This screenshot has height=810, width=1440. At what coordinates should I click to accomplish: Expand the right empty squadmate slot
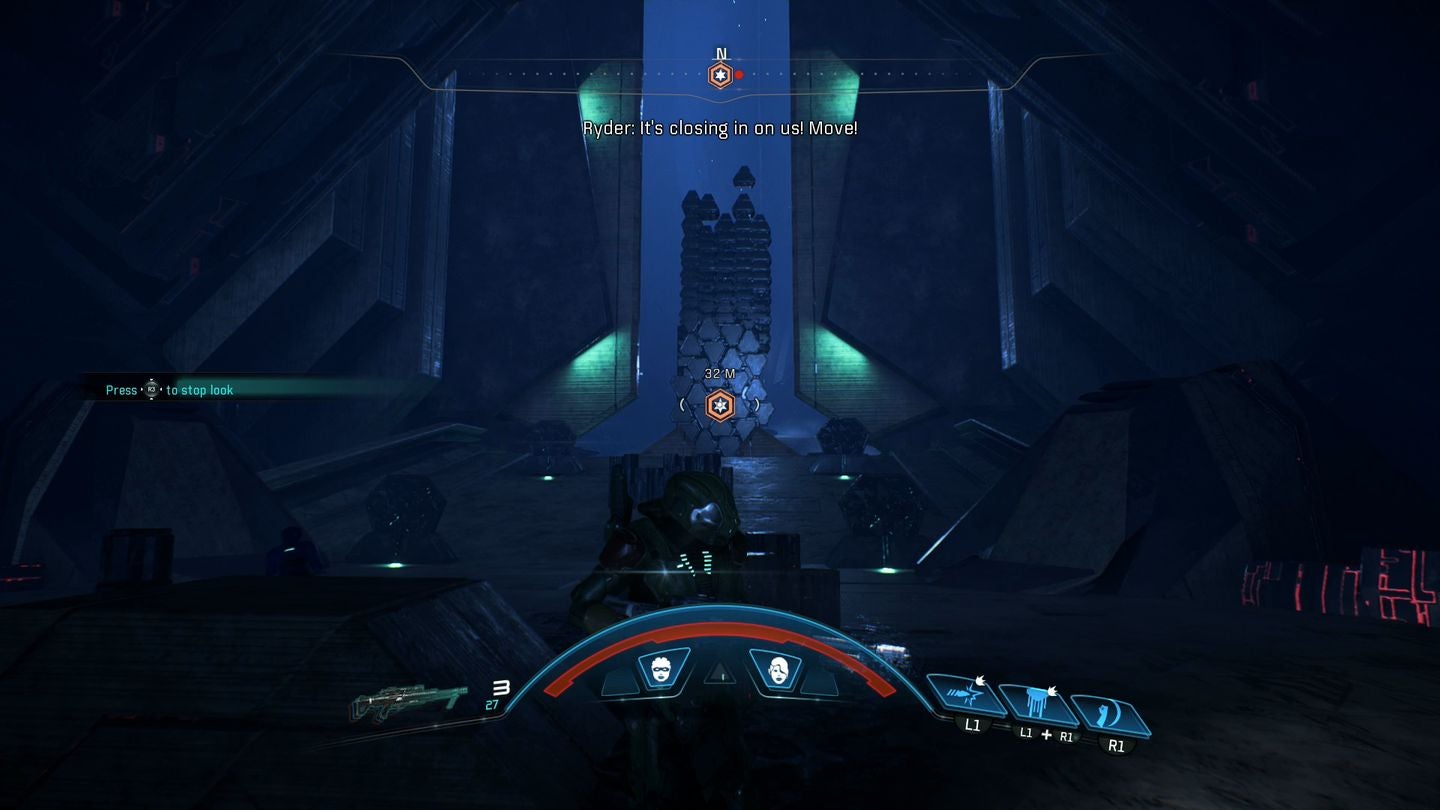(822, 685)
